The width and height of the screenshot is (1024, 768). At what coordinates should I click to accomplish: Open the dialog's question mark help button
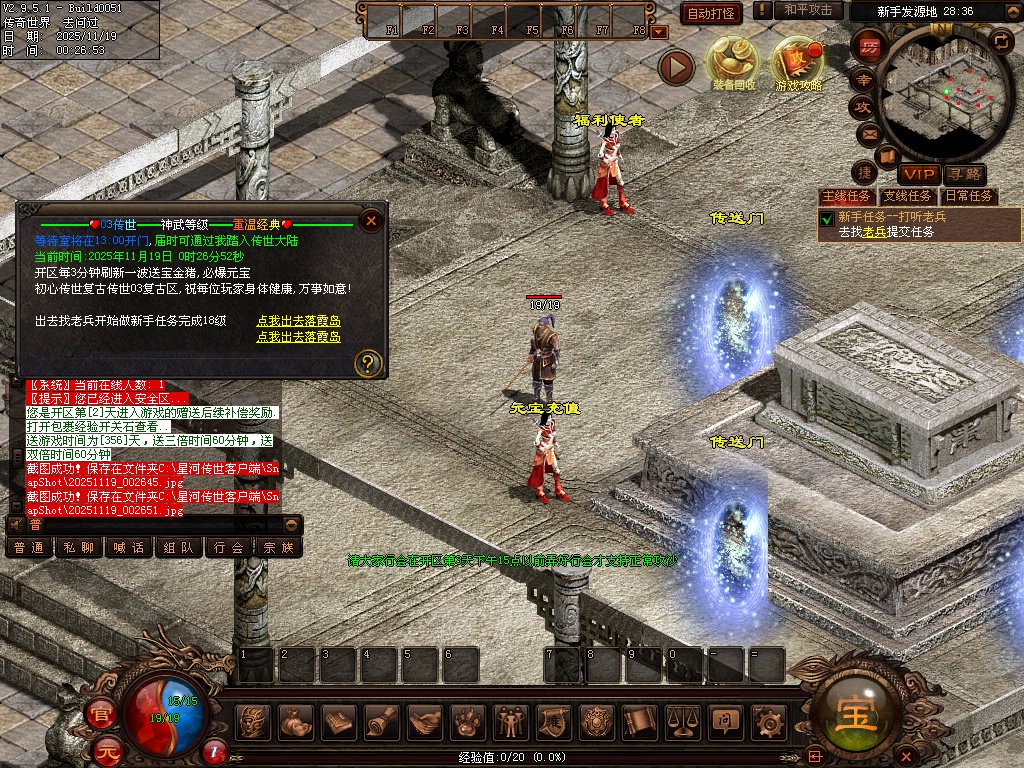tap(369, 362)
